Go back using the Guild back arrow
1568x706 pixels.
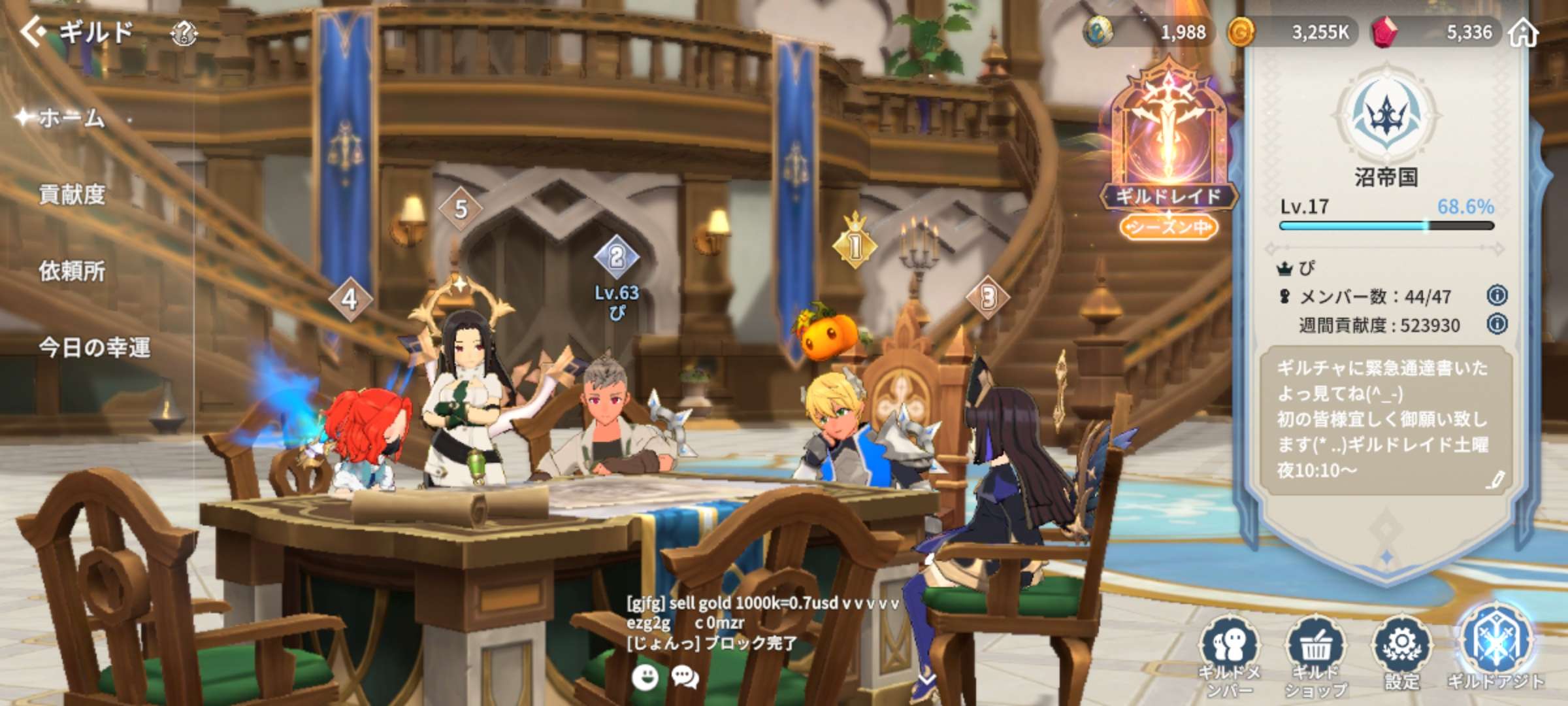[x=34, y=31]
